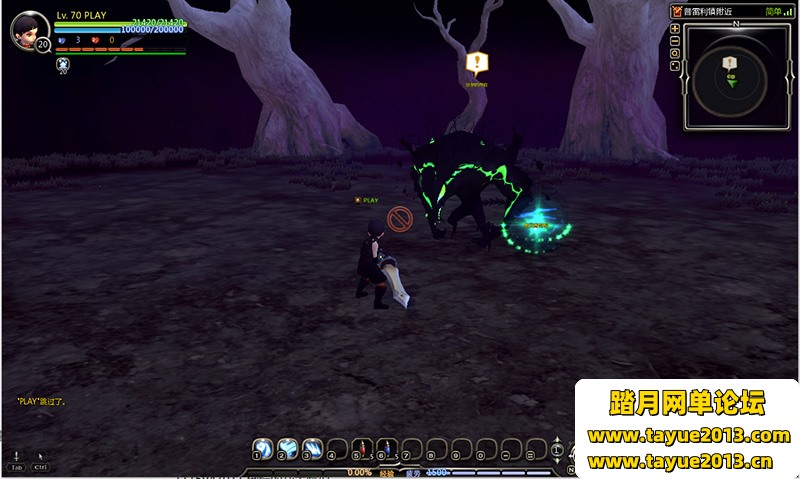Screen dimensions: 800x479
Task: Zoom in the minimap with the plus button
Action: [x=675, y=29]
